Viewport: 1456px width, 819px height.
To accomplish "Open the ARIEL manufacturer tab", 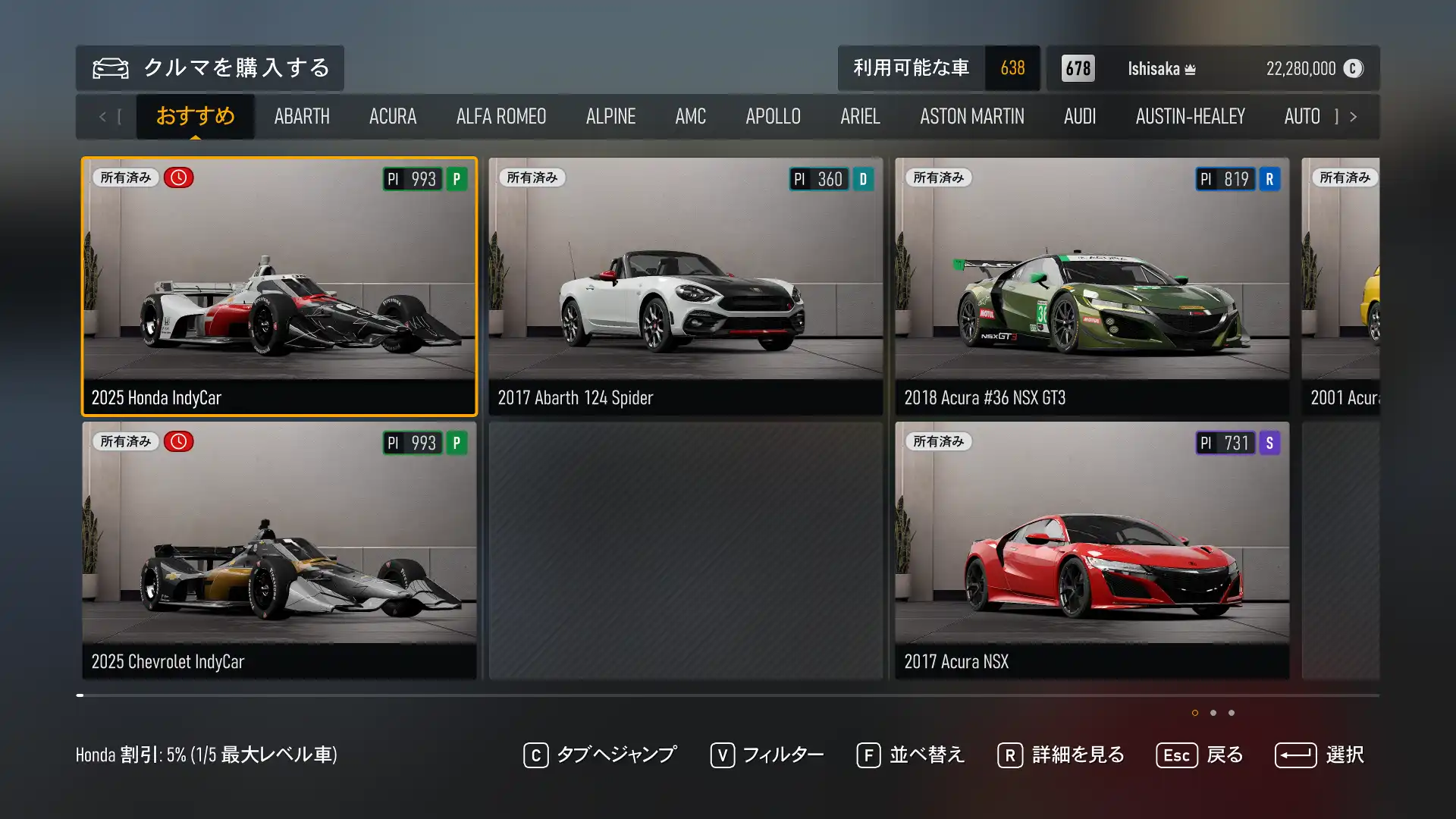I will point(860,116).
